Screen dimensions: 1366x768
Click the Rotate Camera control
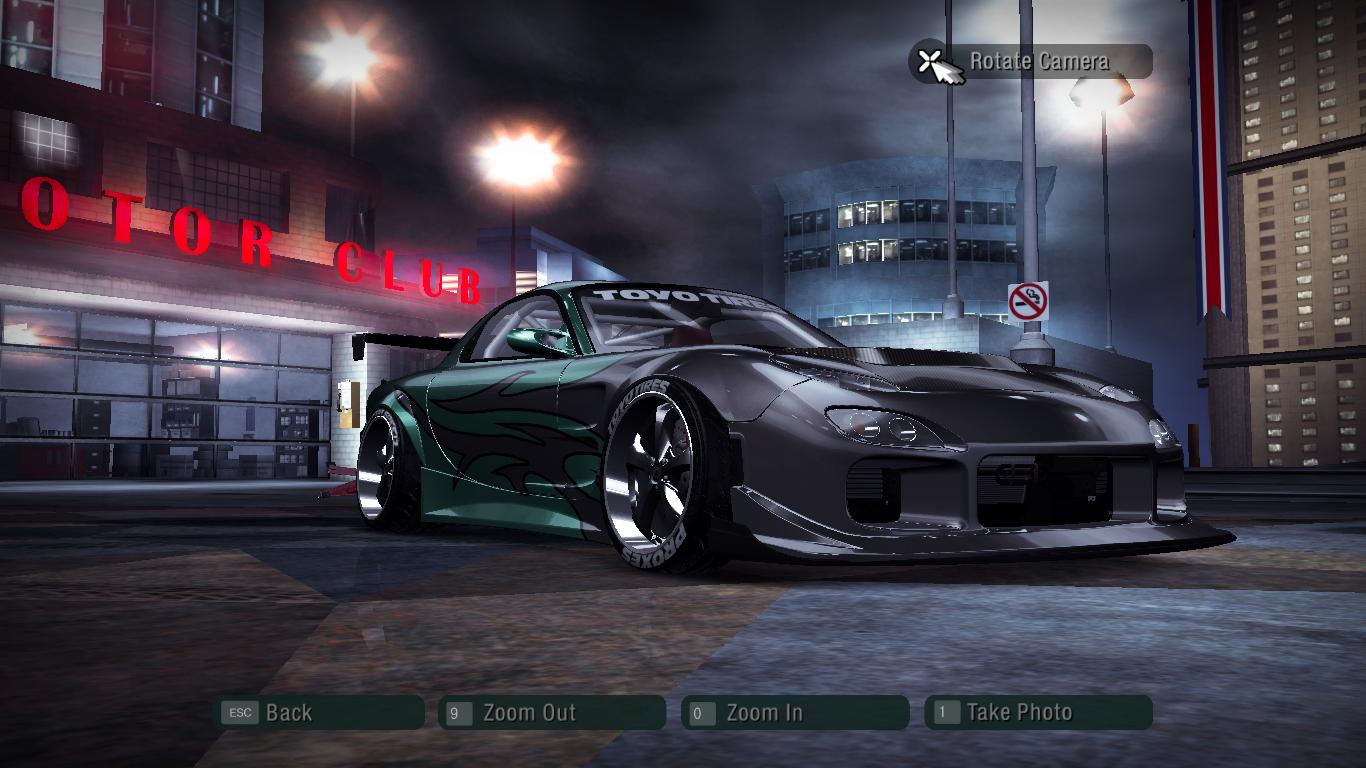point(1031,62)
